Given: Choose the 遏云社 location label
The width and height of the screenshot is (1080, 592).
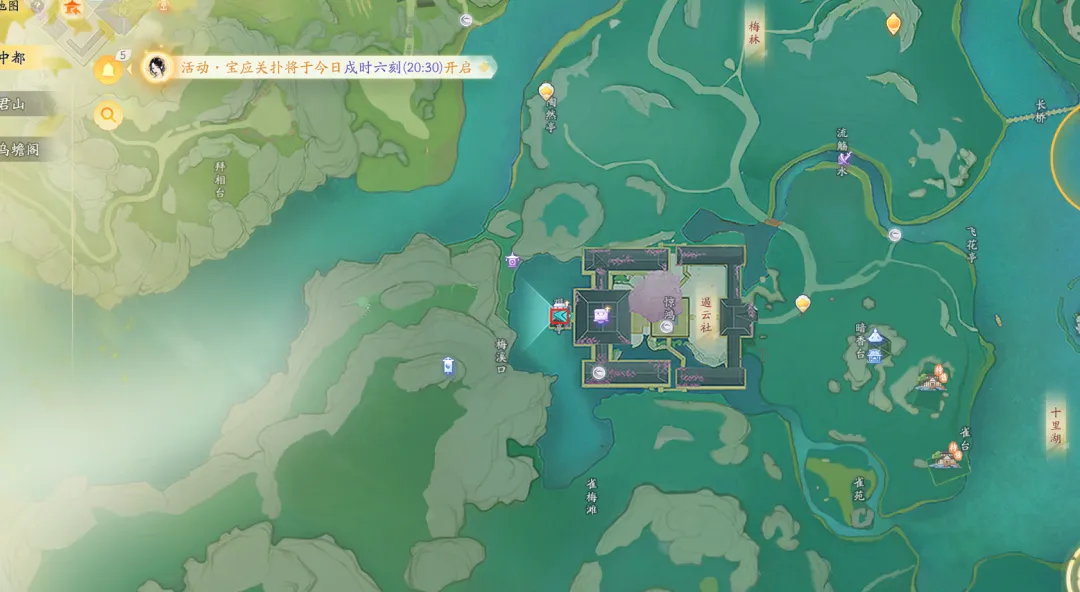Looking at the screenshot, I should [706, 315].
